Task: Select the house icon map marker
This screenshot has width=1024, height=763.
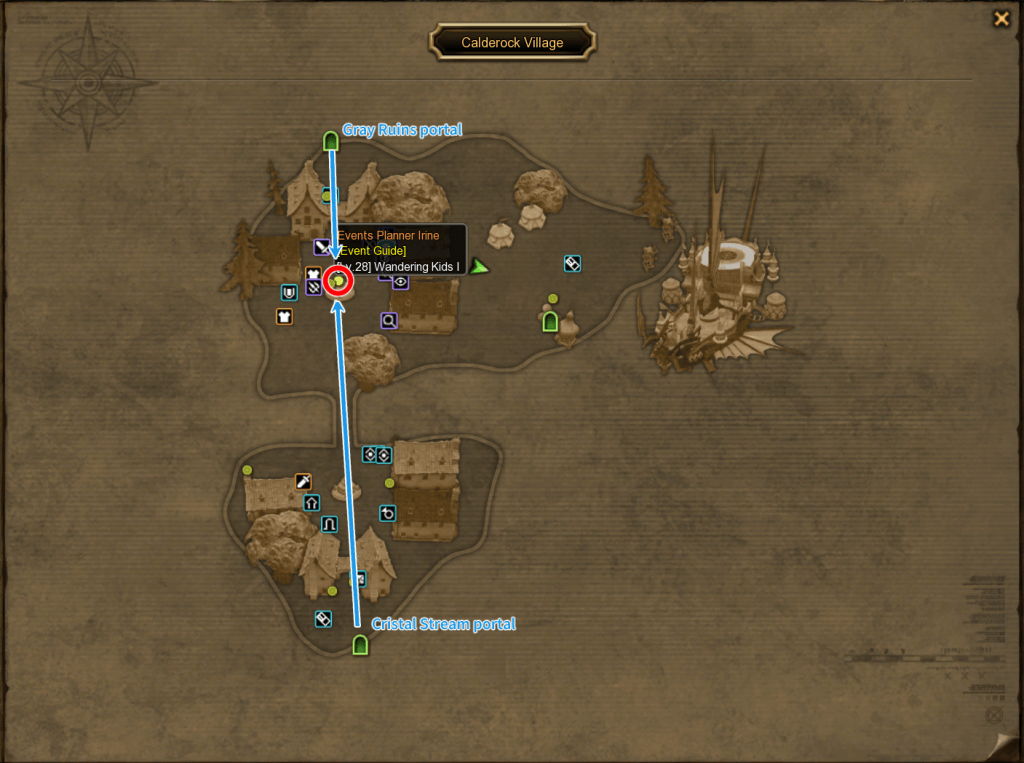Action: 311,503
